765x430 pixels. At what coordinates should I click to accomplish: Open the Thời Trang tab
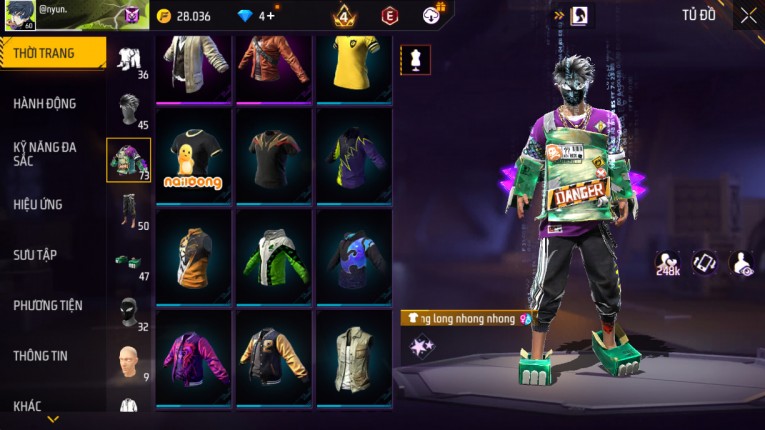(x=52, y=53)
